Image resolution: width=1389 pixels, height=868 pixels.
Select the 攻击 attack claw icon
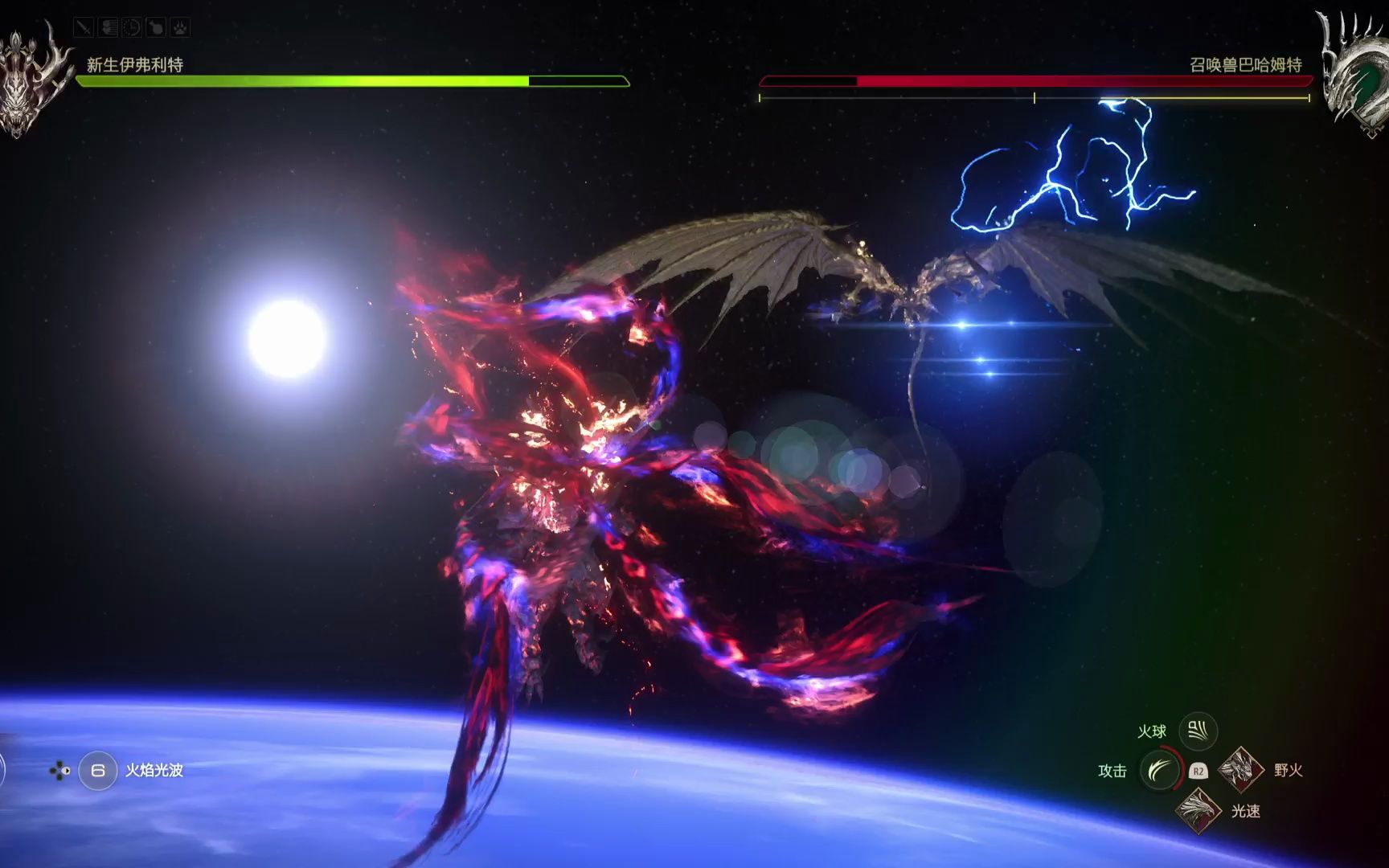pyautogui.click(x=1159, y=771)
